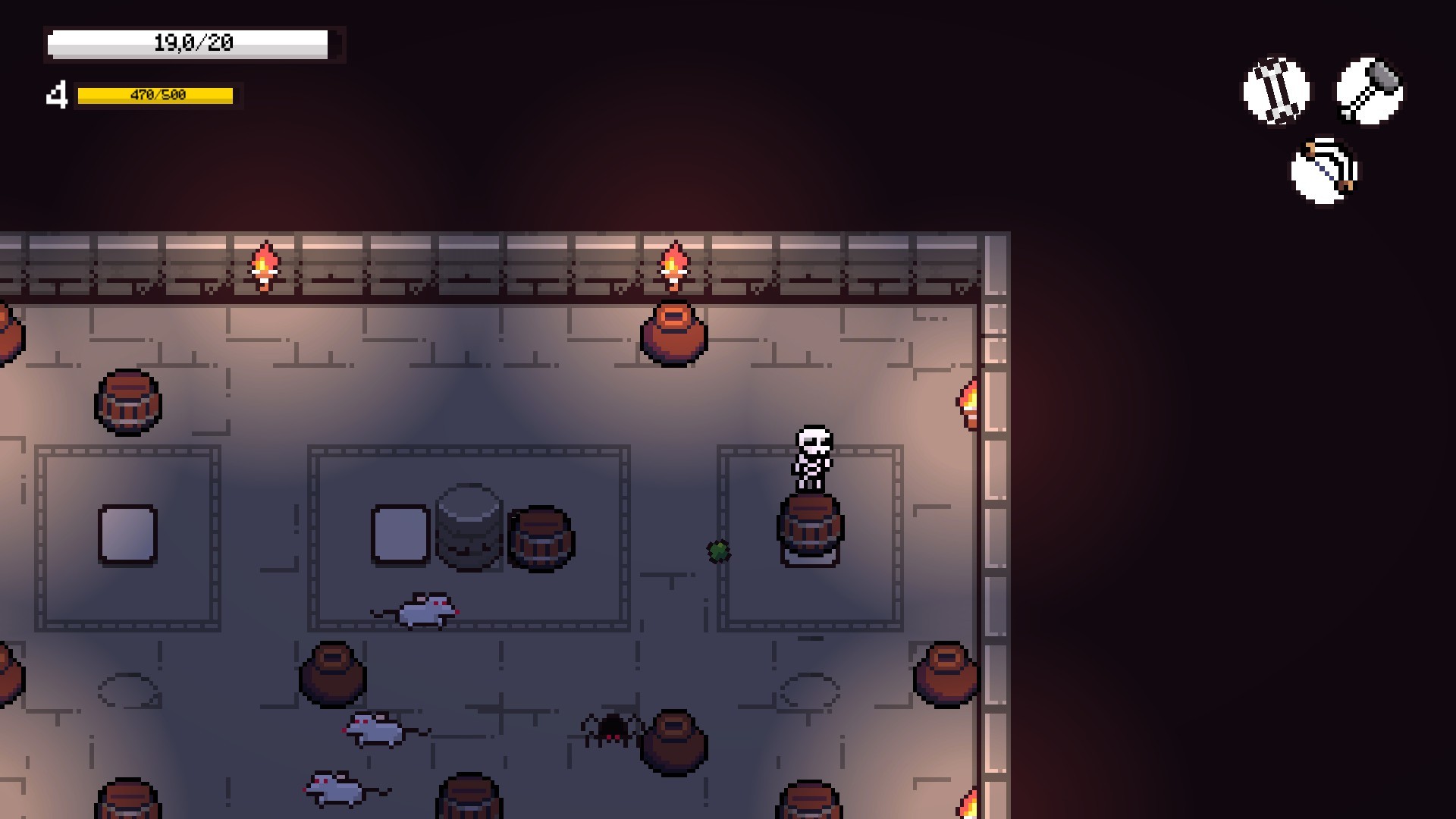Click the yellow XP bar showing 470/500

click(x=155, y=96)
